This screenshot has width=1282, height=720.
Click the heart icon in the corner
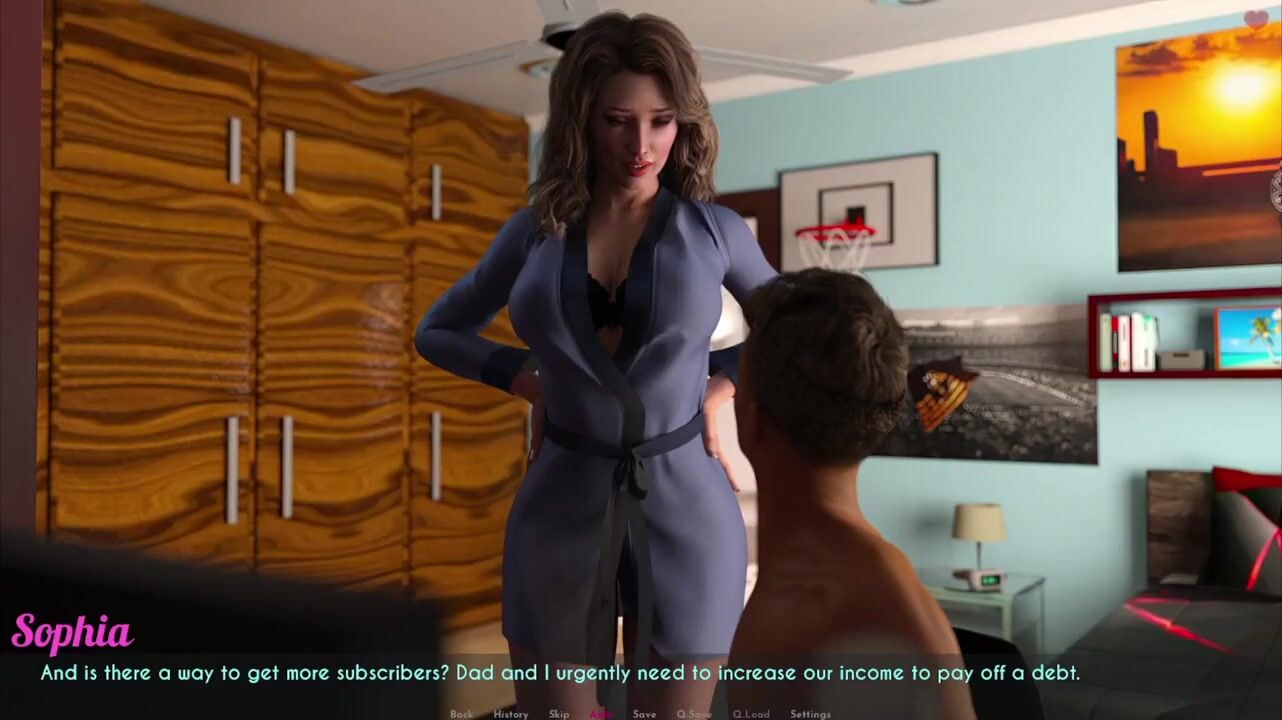pos(1256,18)
